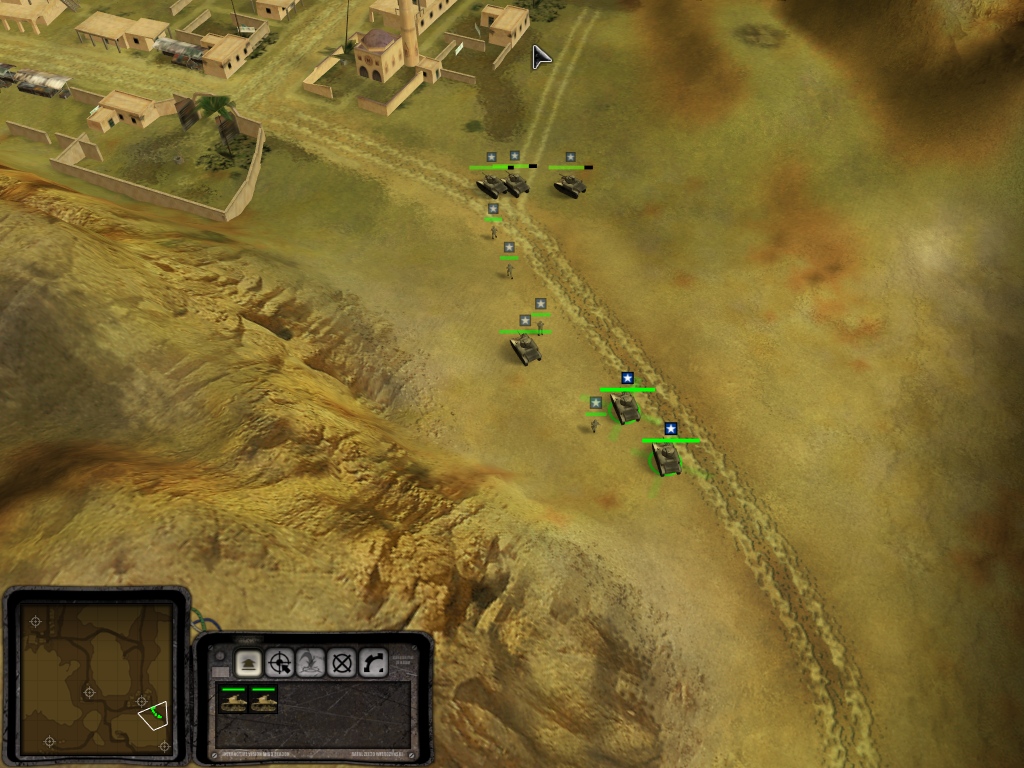
Task: Activate the upward chevron arrow command
Action: (x=248, y=661)
